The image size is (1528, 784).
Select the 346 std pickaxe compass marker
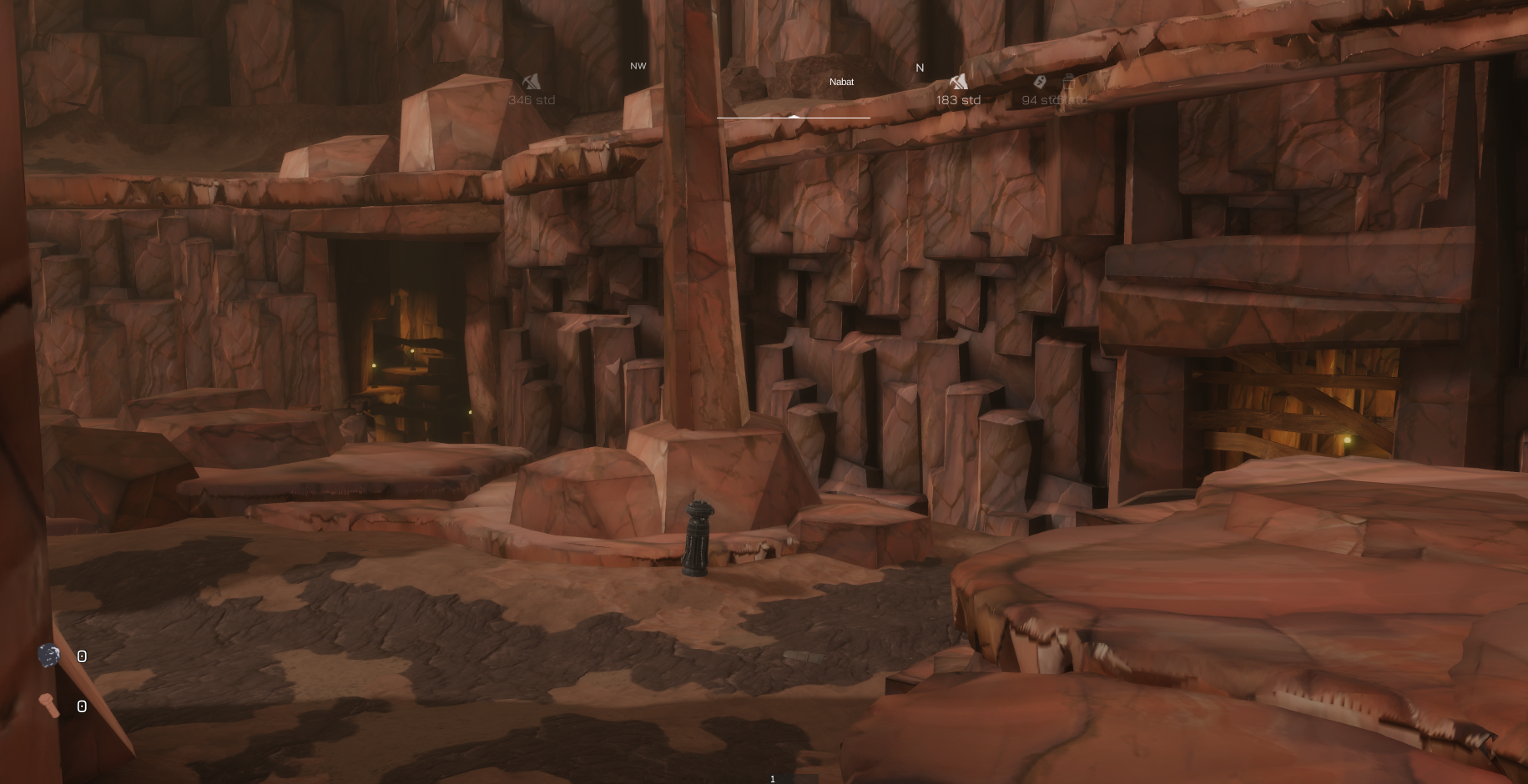532,82
